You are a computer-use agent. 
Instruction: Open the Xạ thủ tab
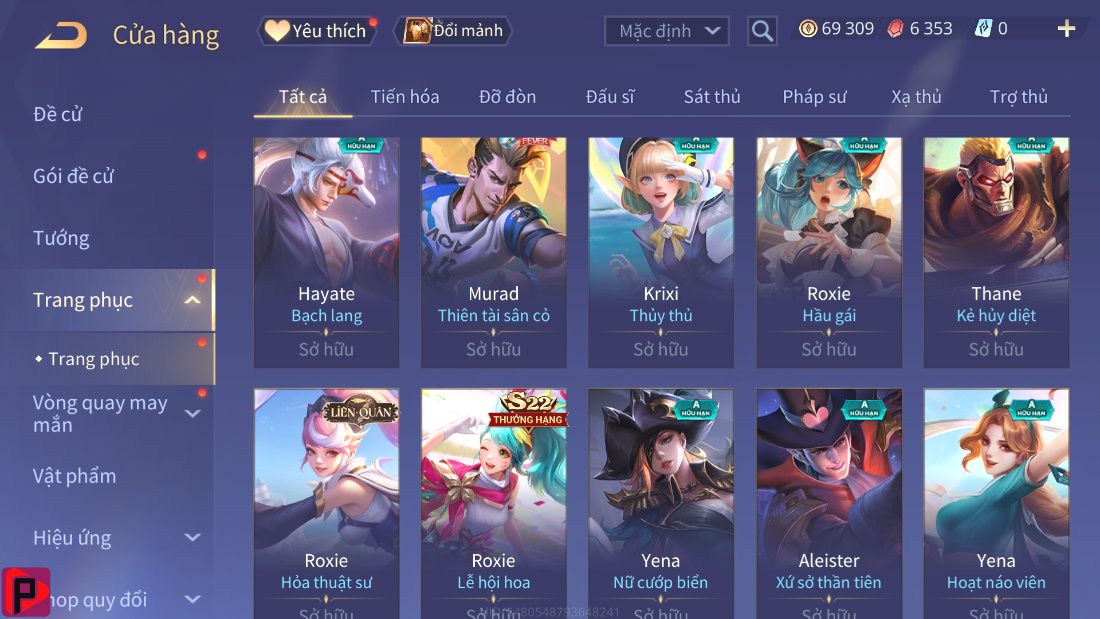coord(917,97)
